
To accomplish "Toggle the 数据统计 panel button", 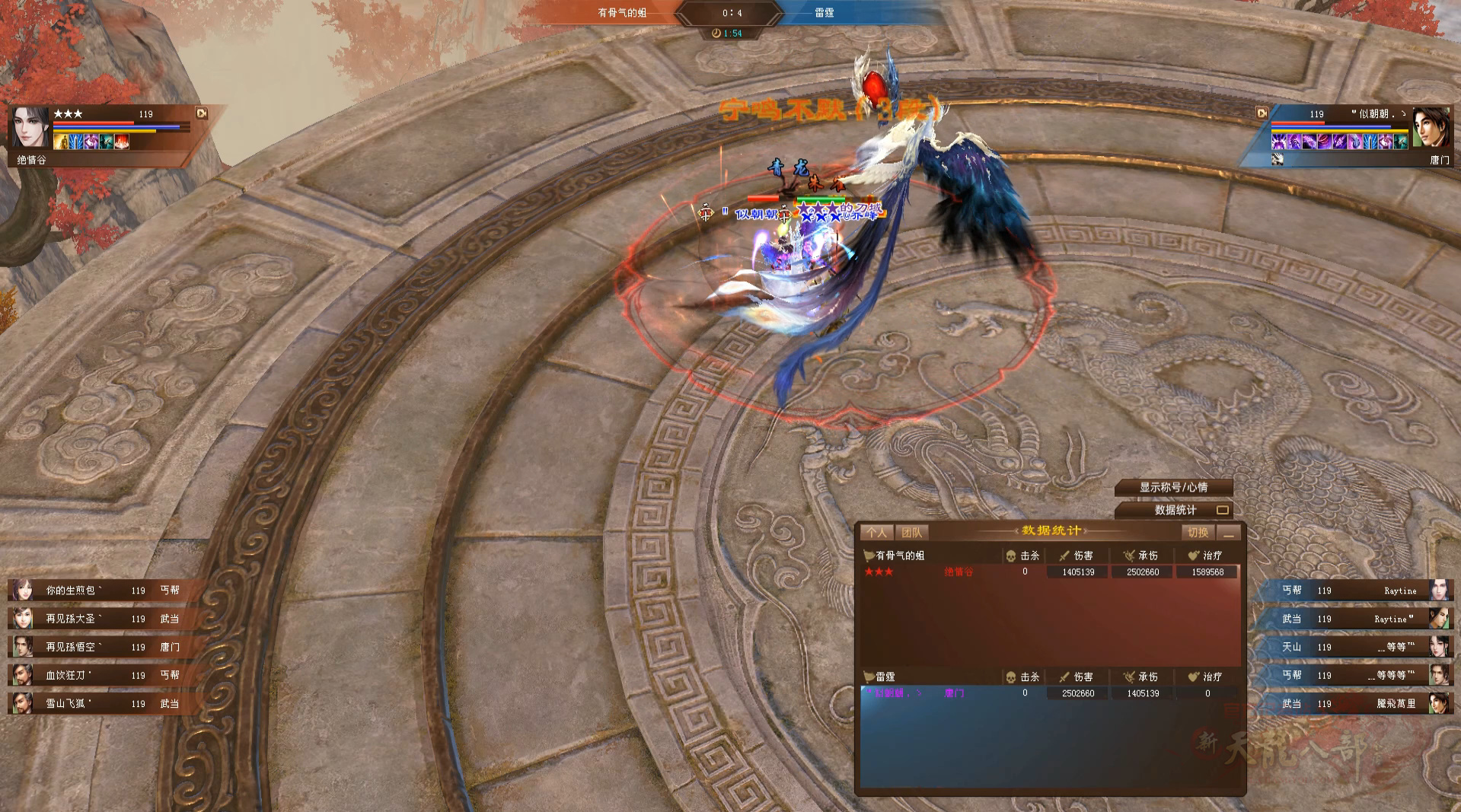I will coord(1174,510).
